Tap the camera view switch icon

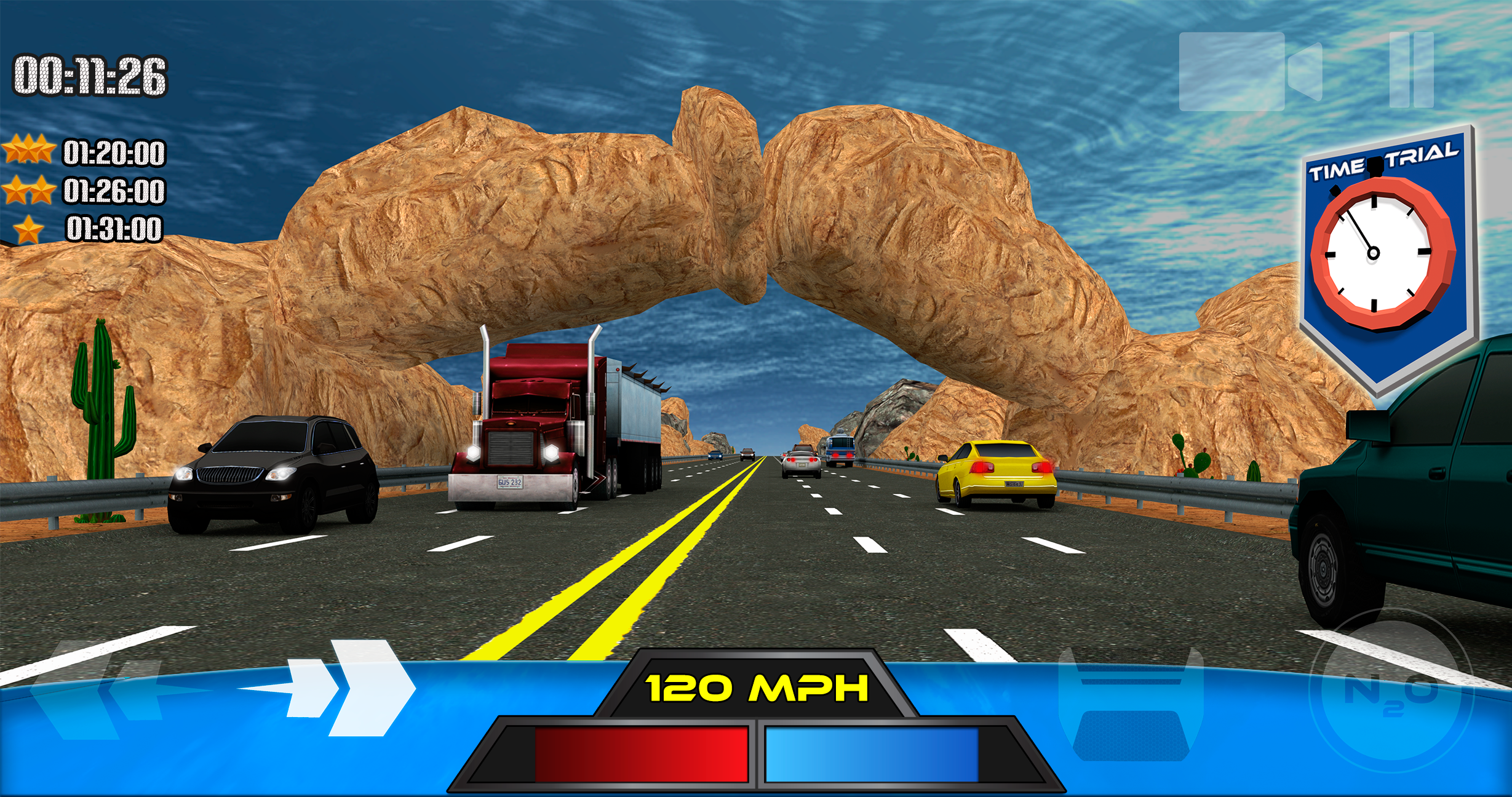[x=1249, y=71]
